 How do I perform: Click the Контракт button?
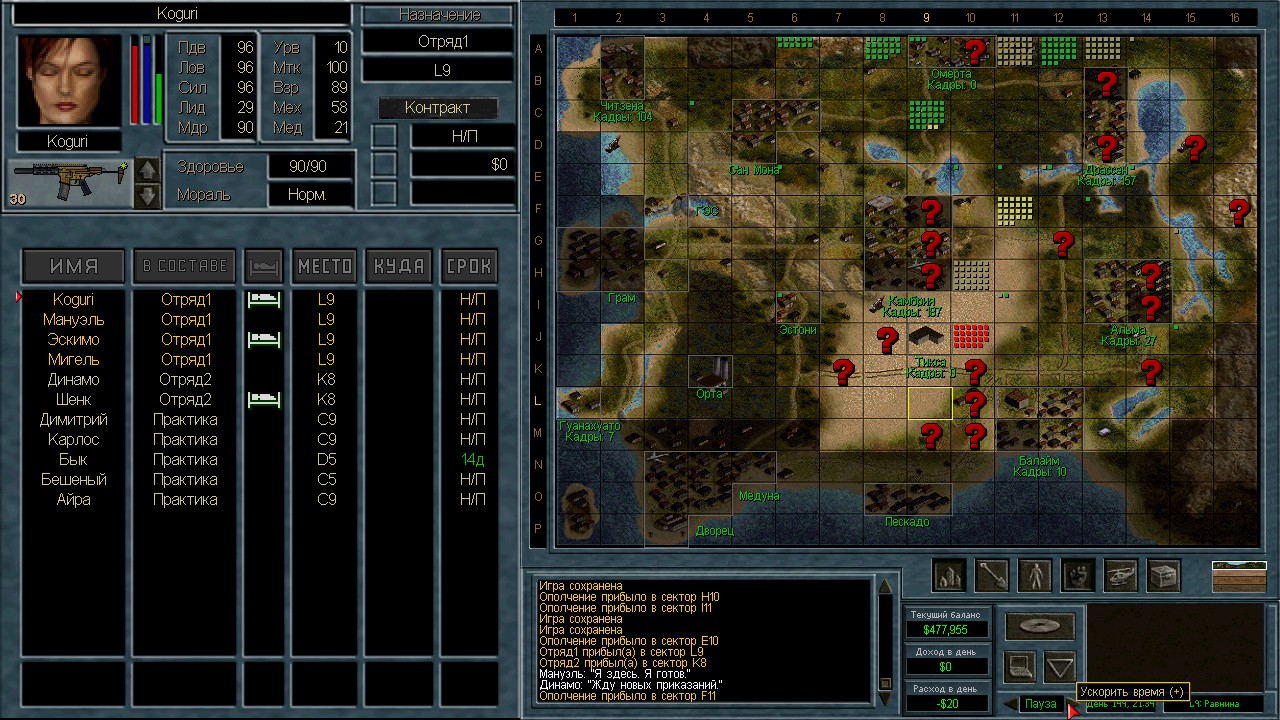point(437,108)
